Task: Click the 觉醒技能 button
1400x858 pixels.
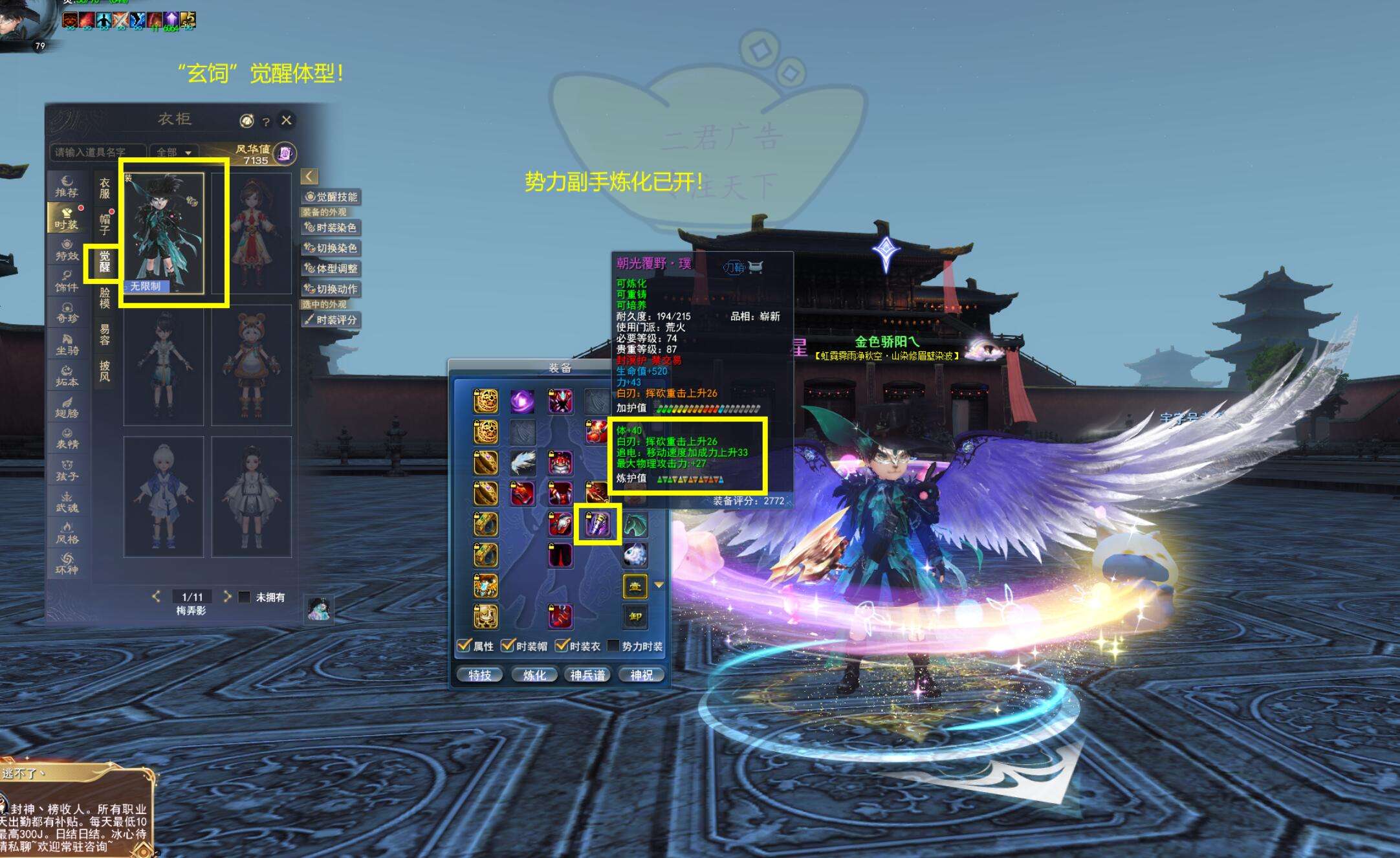Action: click(331, 197)
